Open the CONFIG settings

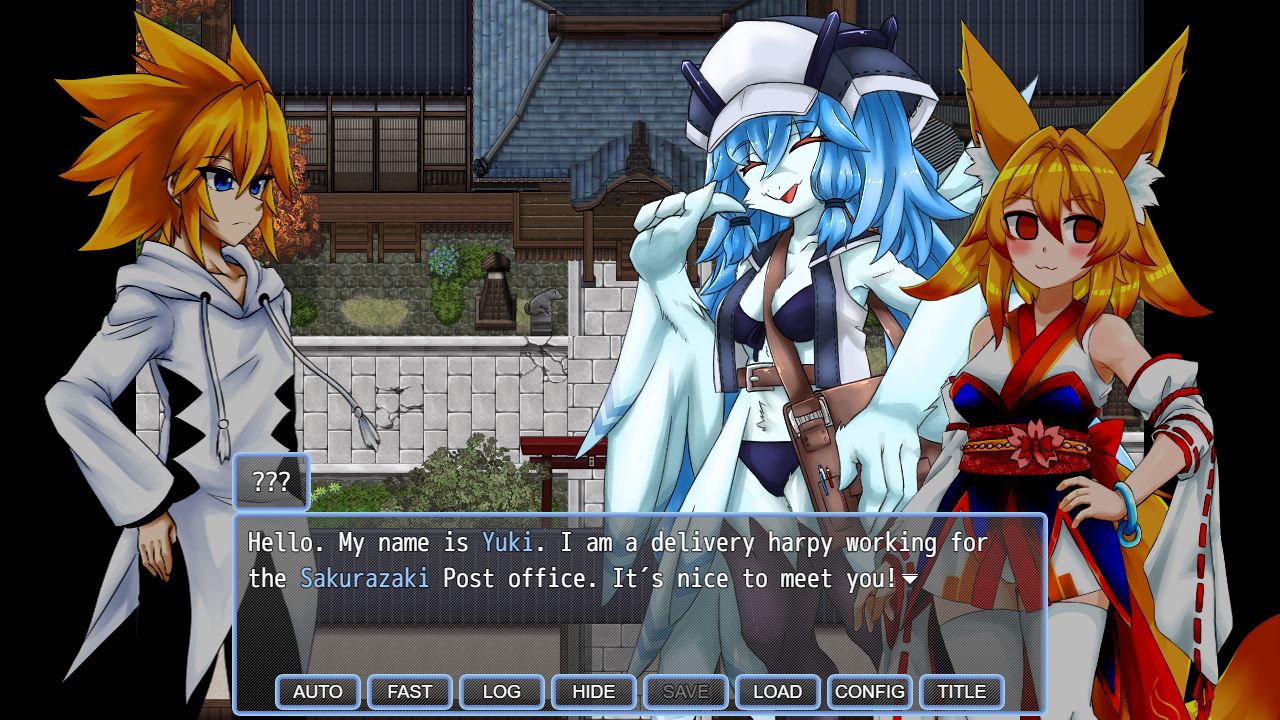870,691
